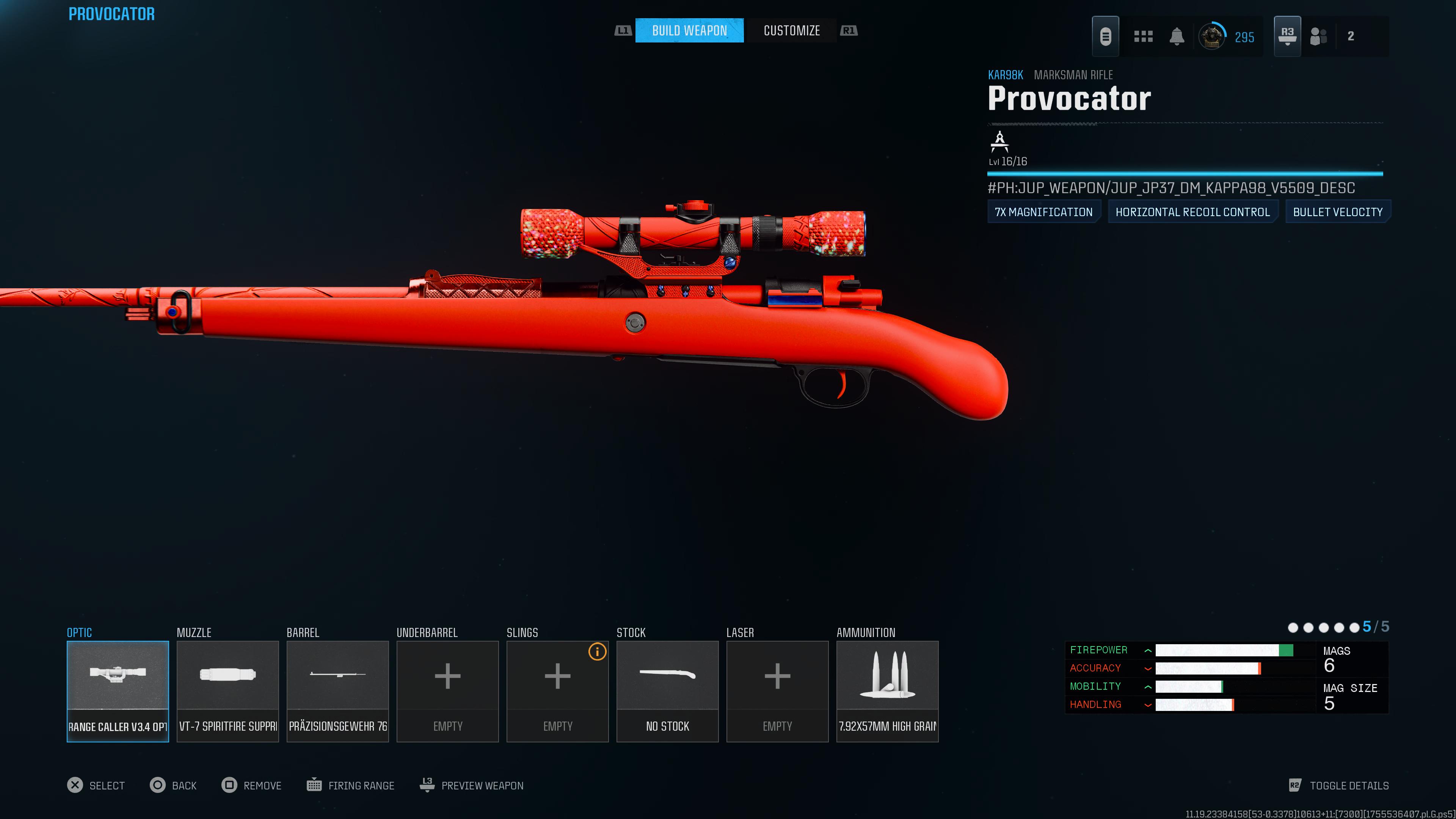Add an attachment to the Laser slot
The height and width of the screenshot is (819, 1456).
coord(777,691)
